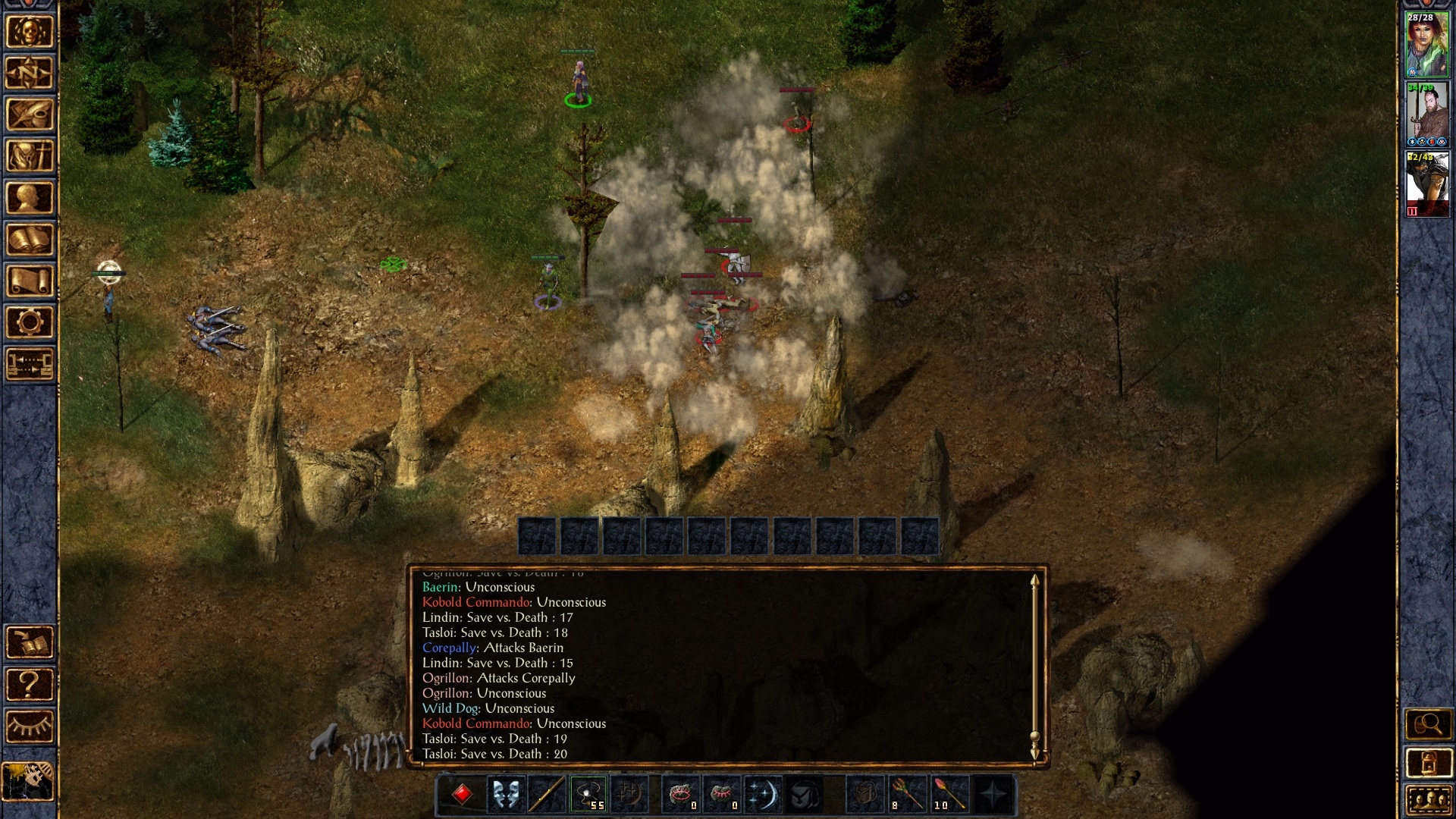Select the bearded man's portrait
The image size is (1456, 819).
click(x=1427, y=115)
